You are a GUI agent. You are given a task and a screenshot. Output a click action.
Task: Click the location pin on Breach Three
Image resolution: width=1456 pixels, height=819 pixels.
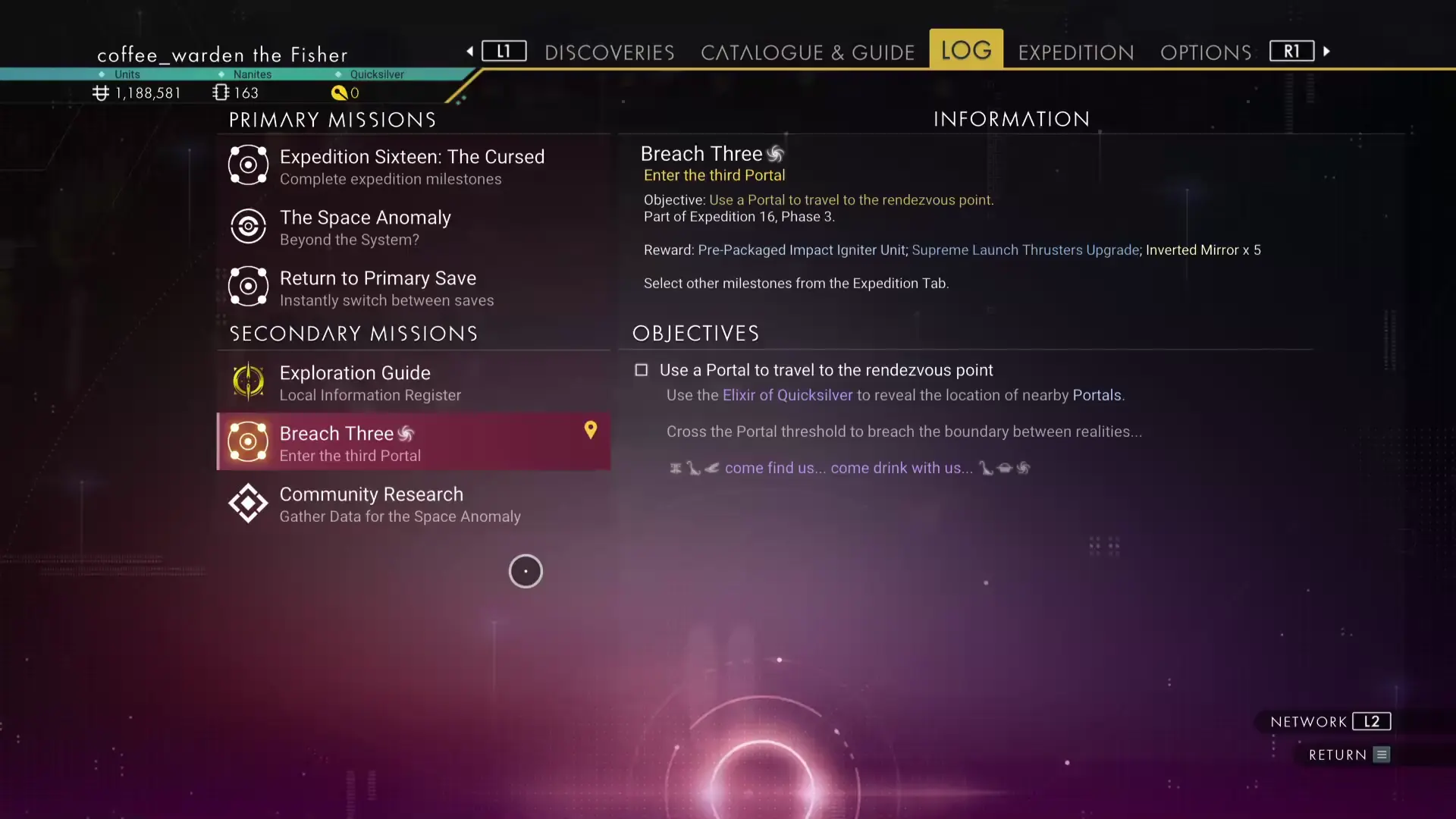(591, 430)
